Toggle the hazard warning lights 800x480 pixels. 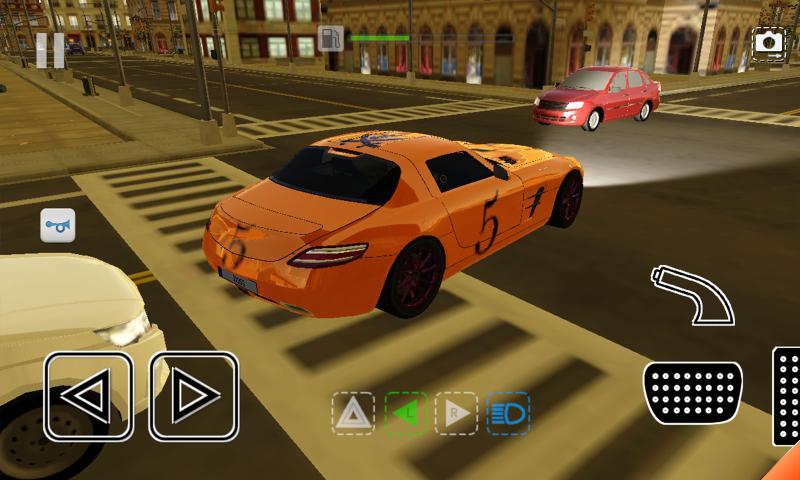click(x=353, y=413)
